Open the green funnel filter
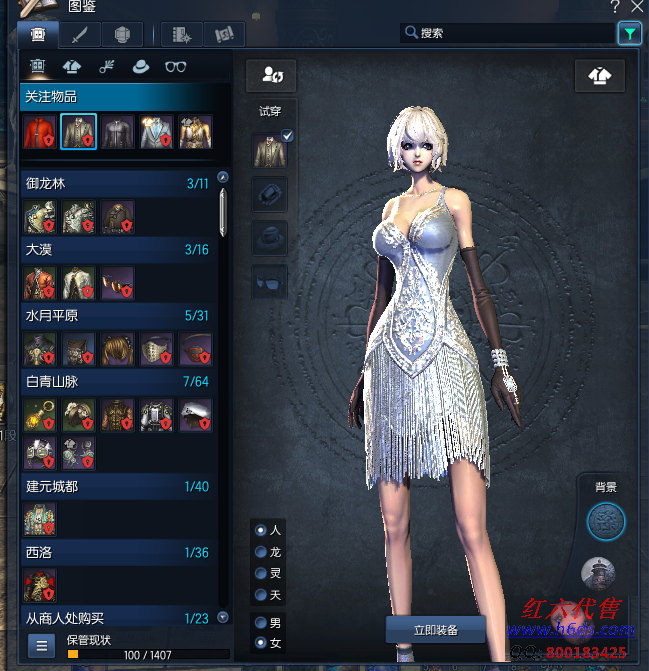 click(x=629, y=33)
